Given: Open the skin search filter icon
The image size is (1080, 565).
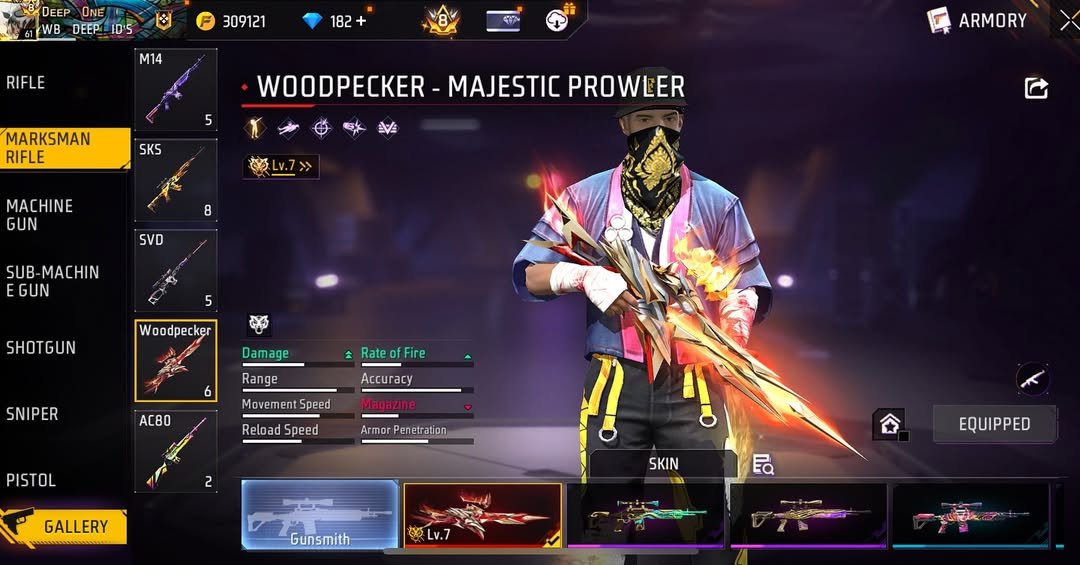Looking at the screenshot, I should coord(763,464).
